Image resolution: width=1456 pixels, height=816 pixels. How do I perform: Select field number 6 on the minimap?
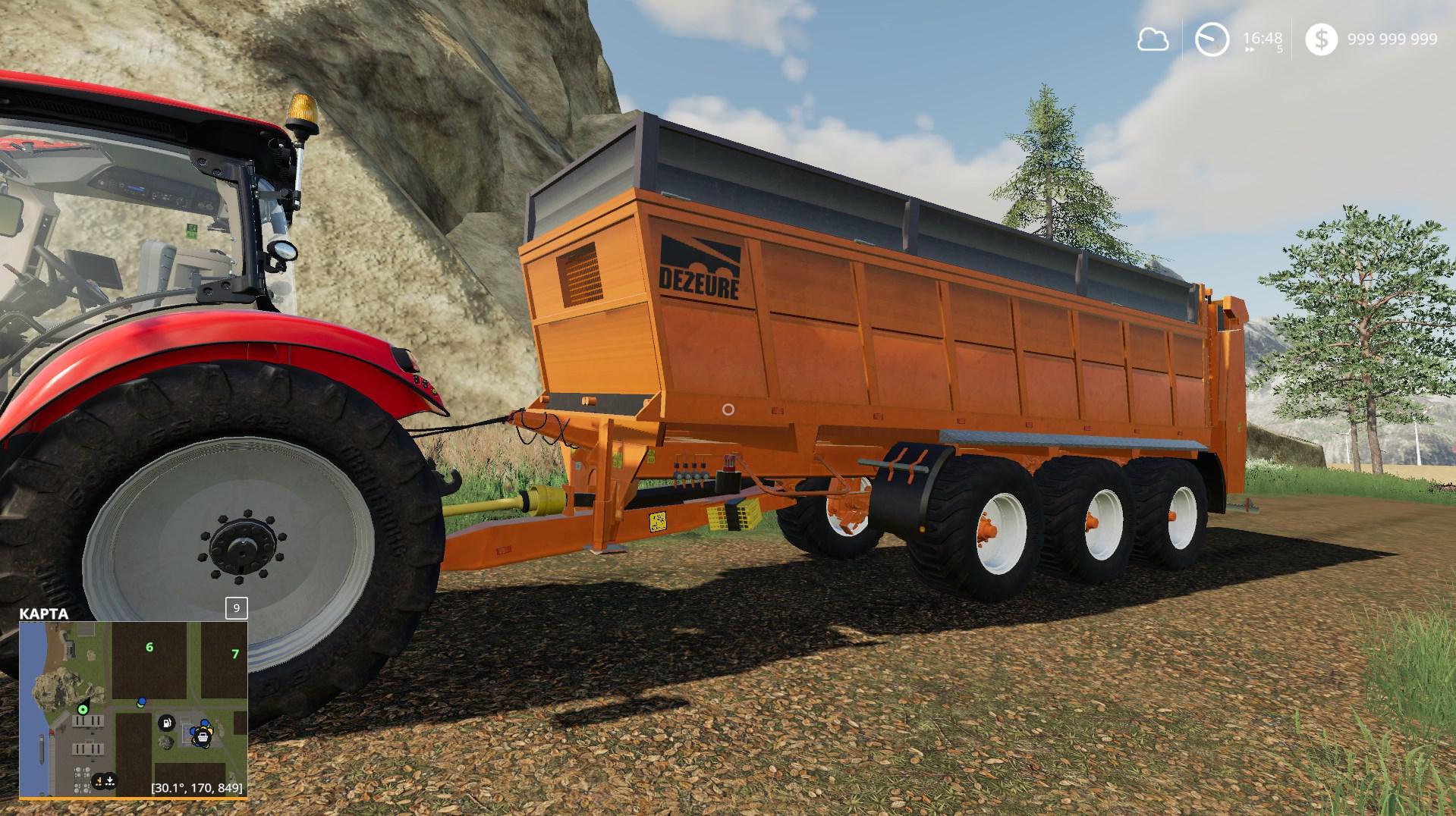[x=149, y=647]
